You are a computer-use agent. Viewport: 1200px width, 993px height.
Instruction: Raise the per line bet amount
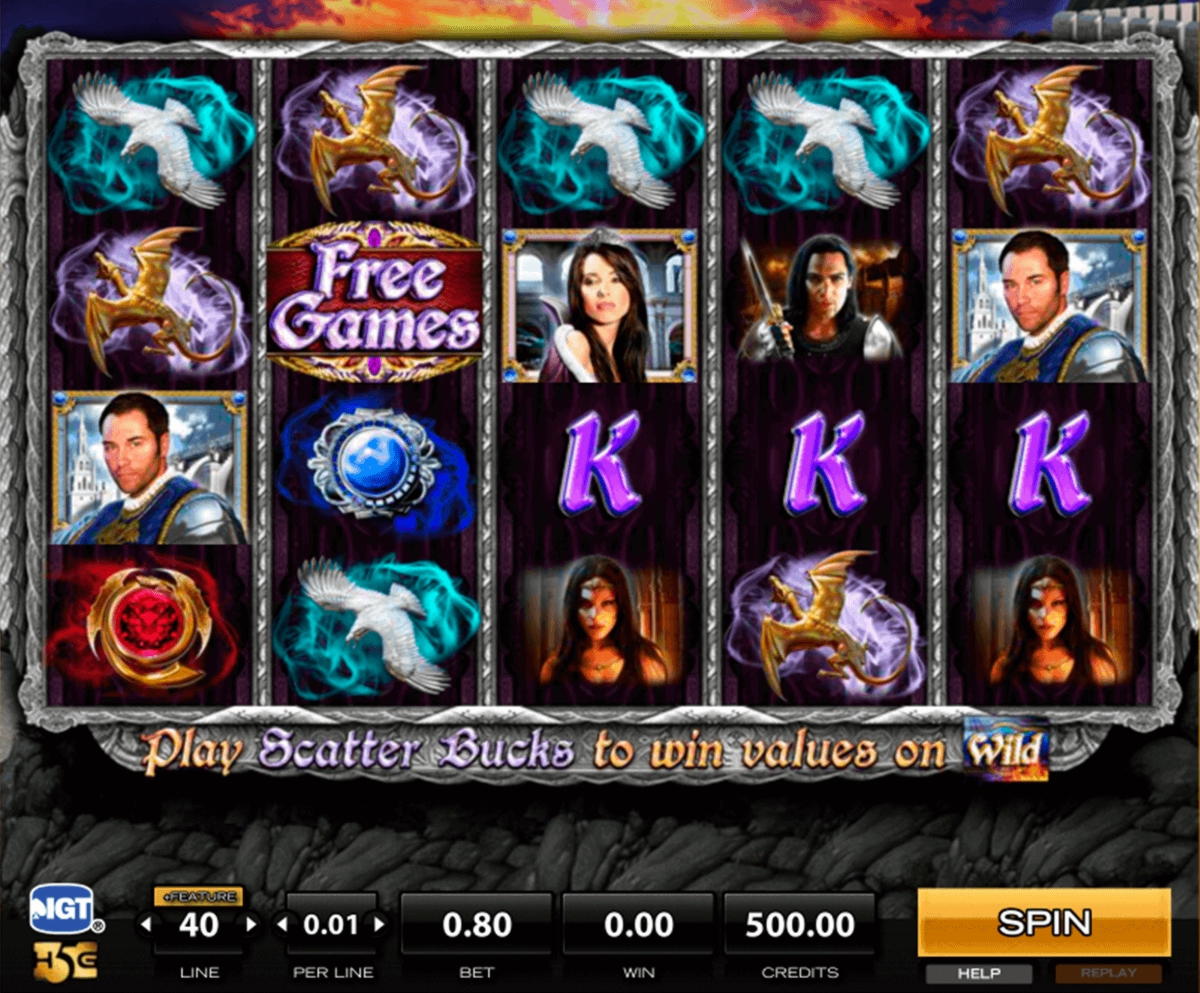pyautogui.click(x=379, y=925)
